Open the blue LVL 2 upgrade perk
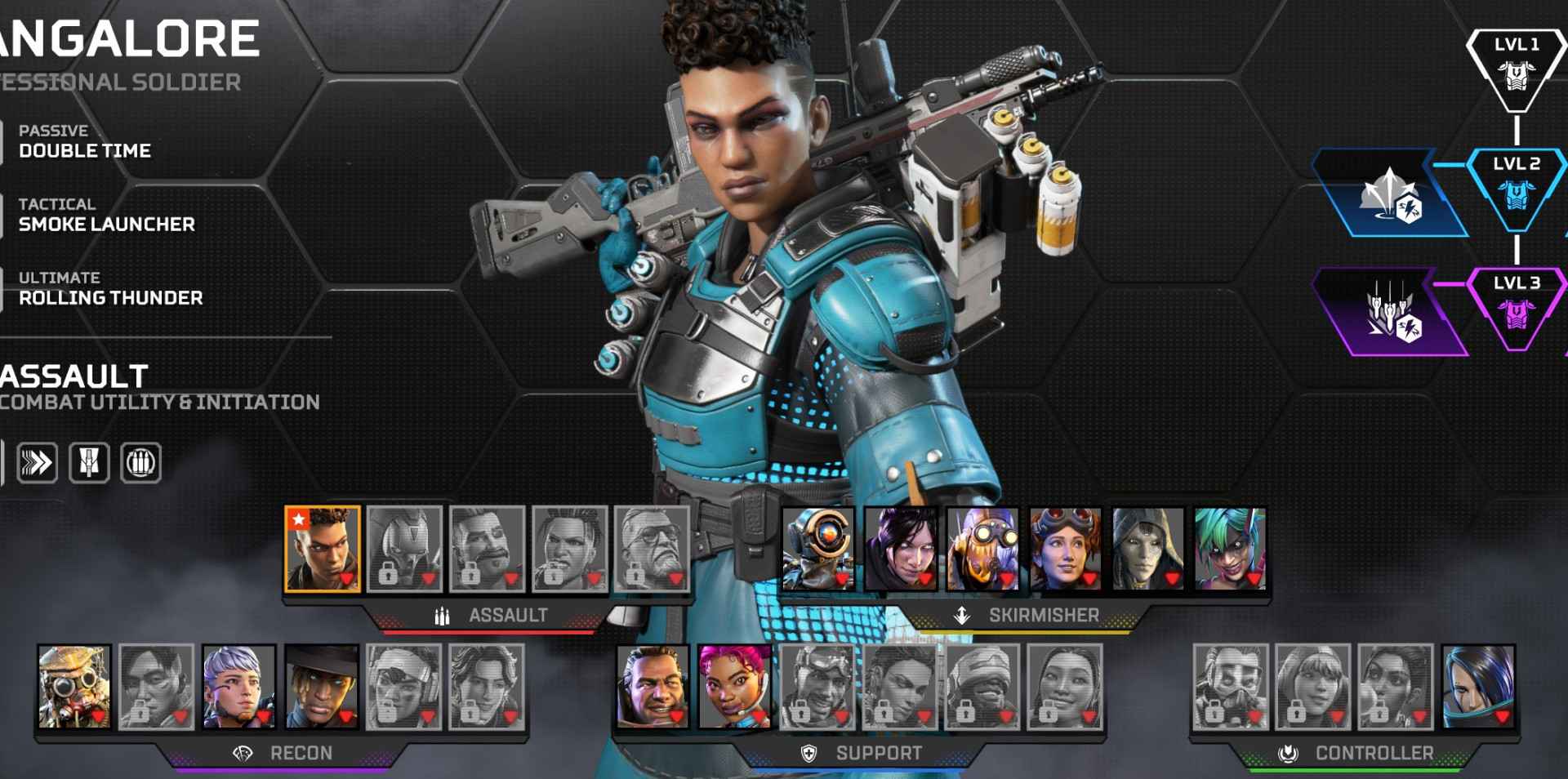This screenshot has width=1568, height=779. [1391, 194]
